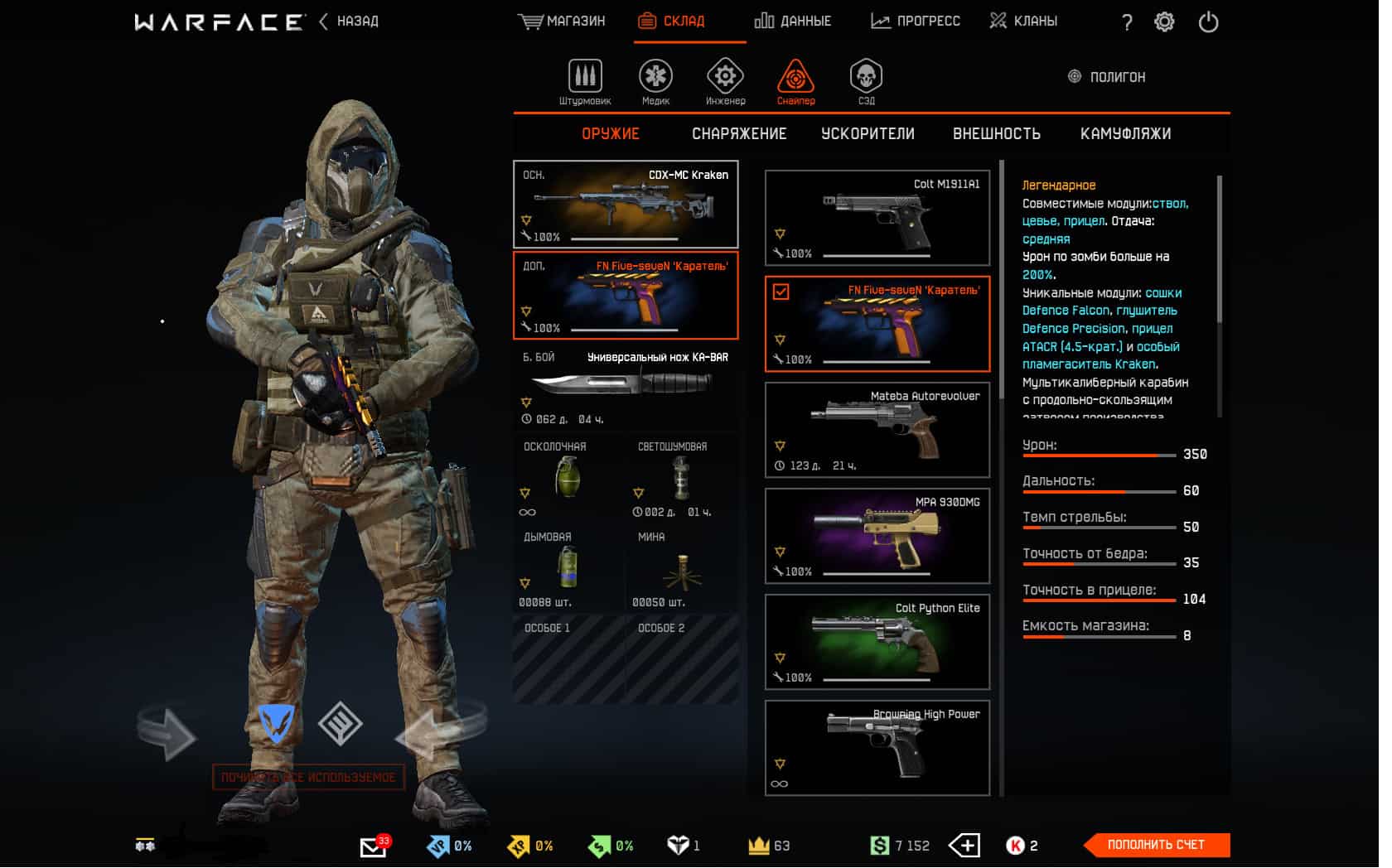Click the power exit icon
Image resolution: width=1392 pixels, height=868 pixels.
(1208, 22)
